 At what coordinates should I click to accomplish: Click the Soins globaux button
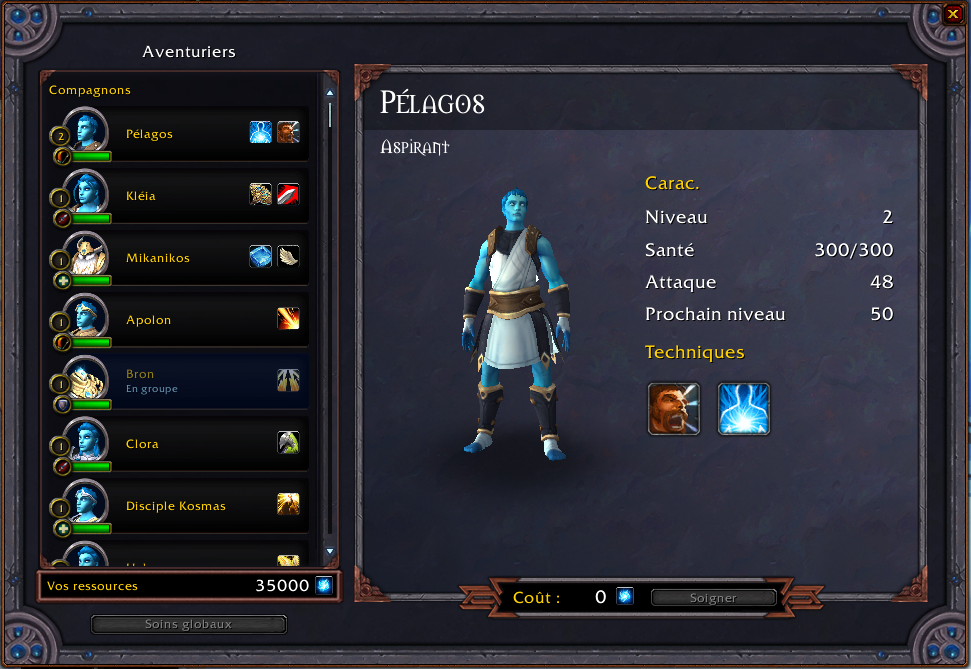188,624
